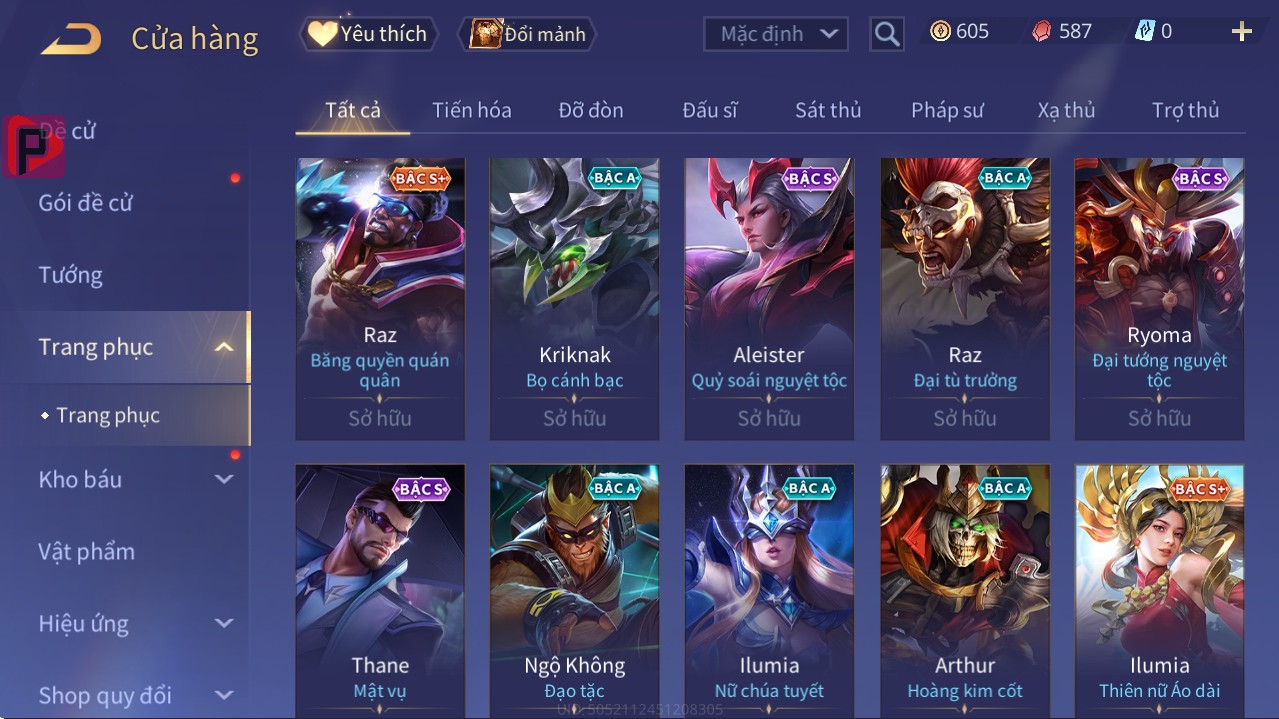The width and height of the screenshot is (1279, 719).
Task: Add currency with the plus button
Action: 1241,32
